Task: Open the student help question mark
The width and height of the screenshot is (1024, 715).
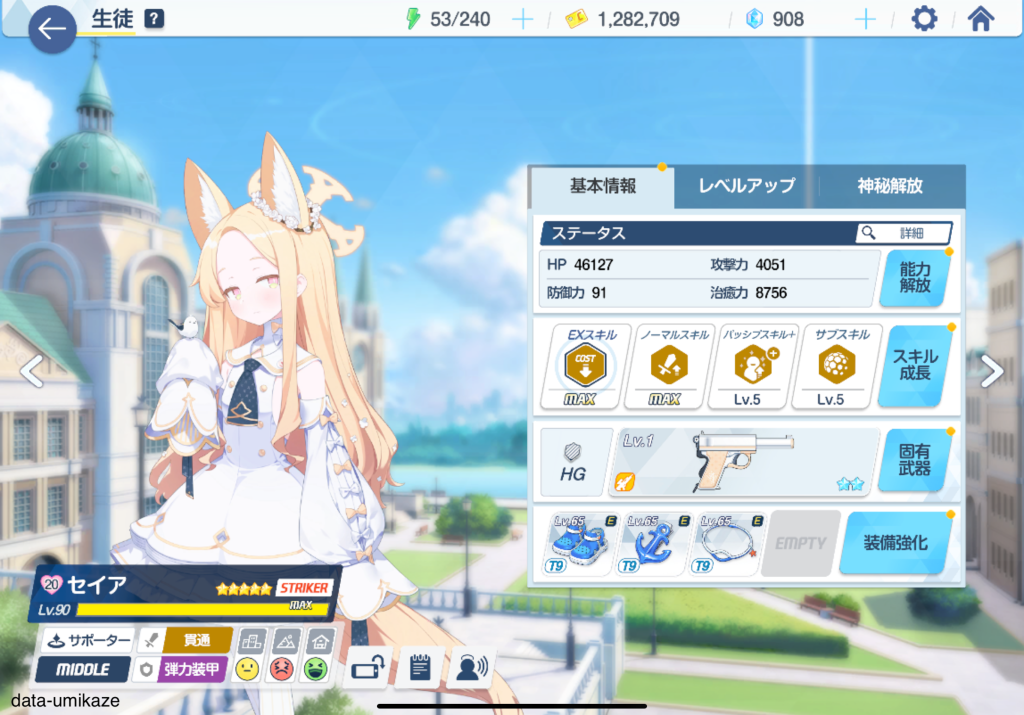Action: click(x=154, y=19)
